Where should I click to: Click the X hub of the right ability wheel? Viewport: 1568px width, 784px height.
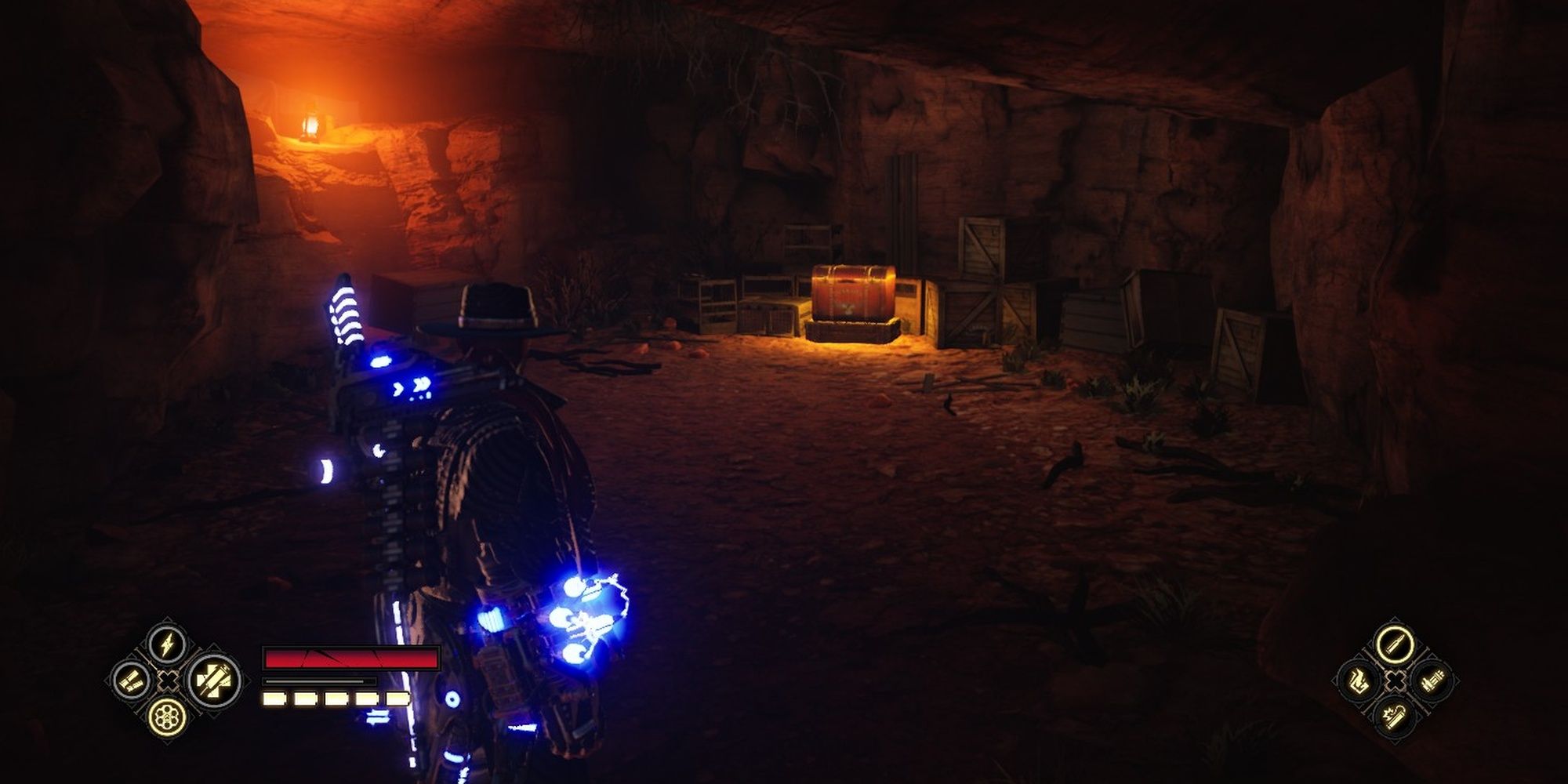pyautogui.click(x=1395, y=681)
